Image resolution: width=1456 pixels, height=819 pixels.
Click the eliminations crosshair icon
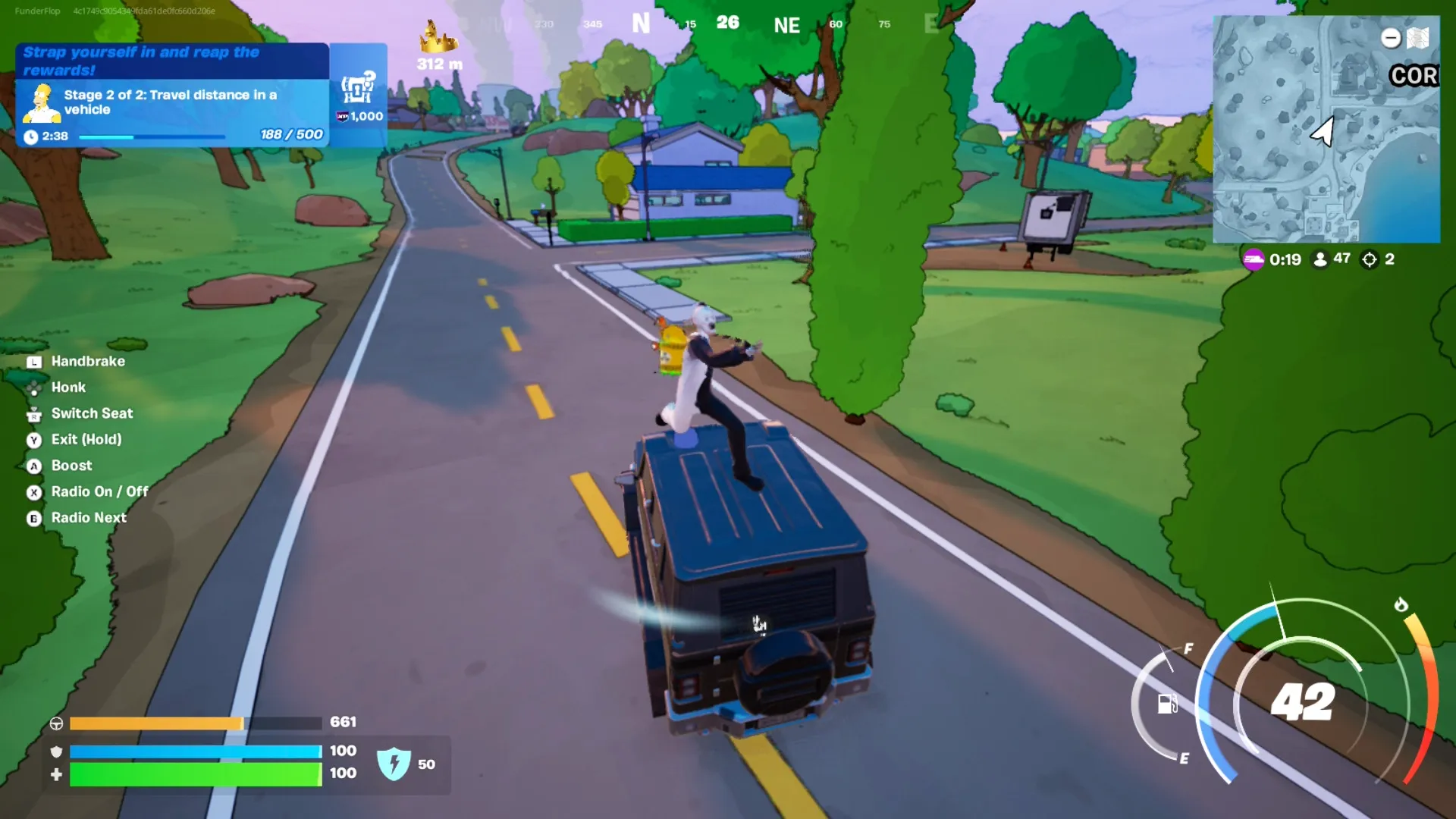(1370, 259)
